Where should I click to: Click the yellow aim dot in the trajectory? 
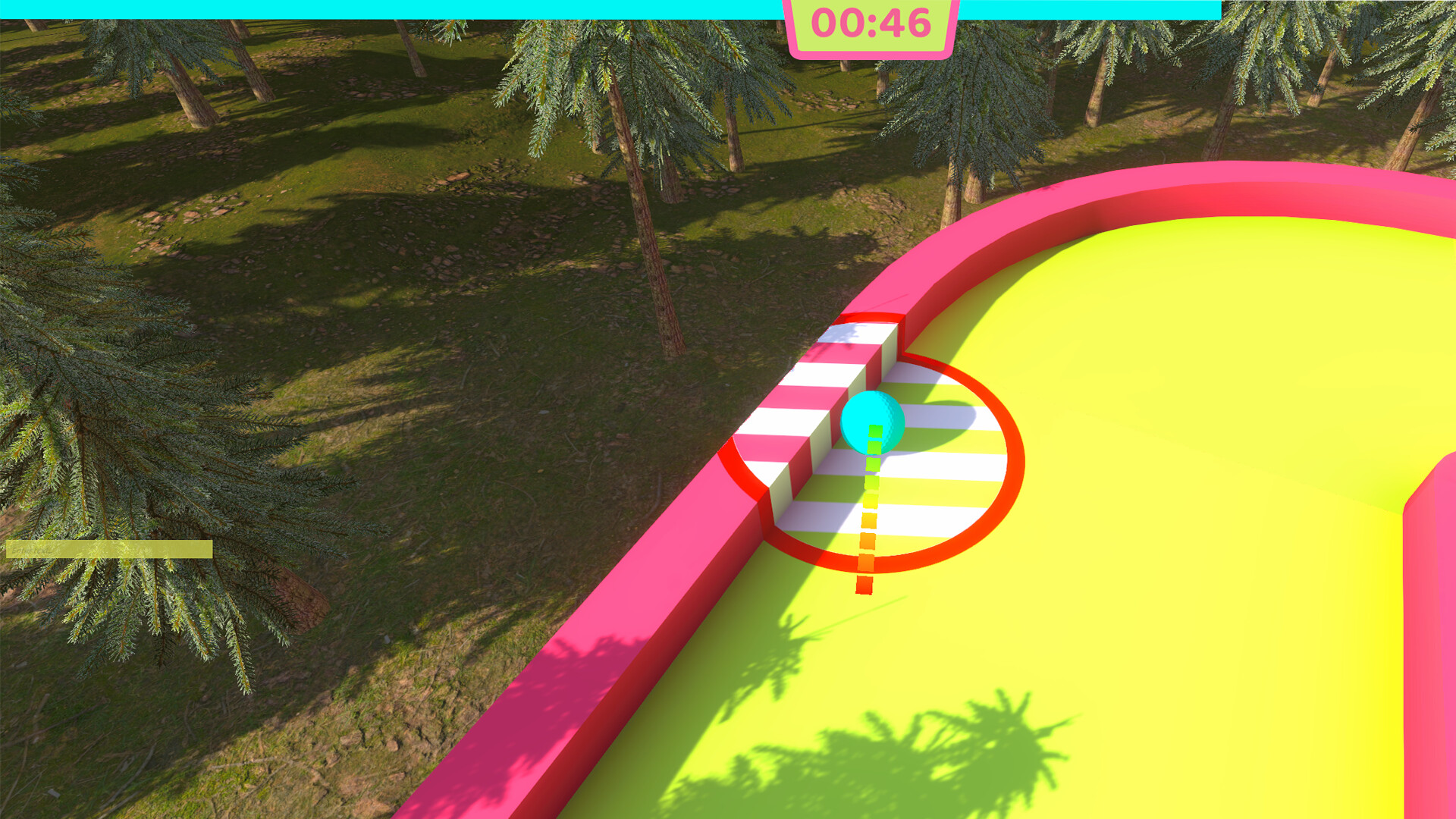(871, 500)
